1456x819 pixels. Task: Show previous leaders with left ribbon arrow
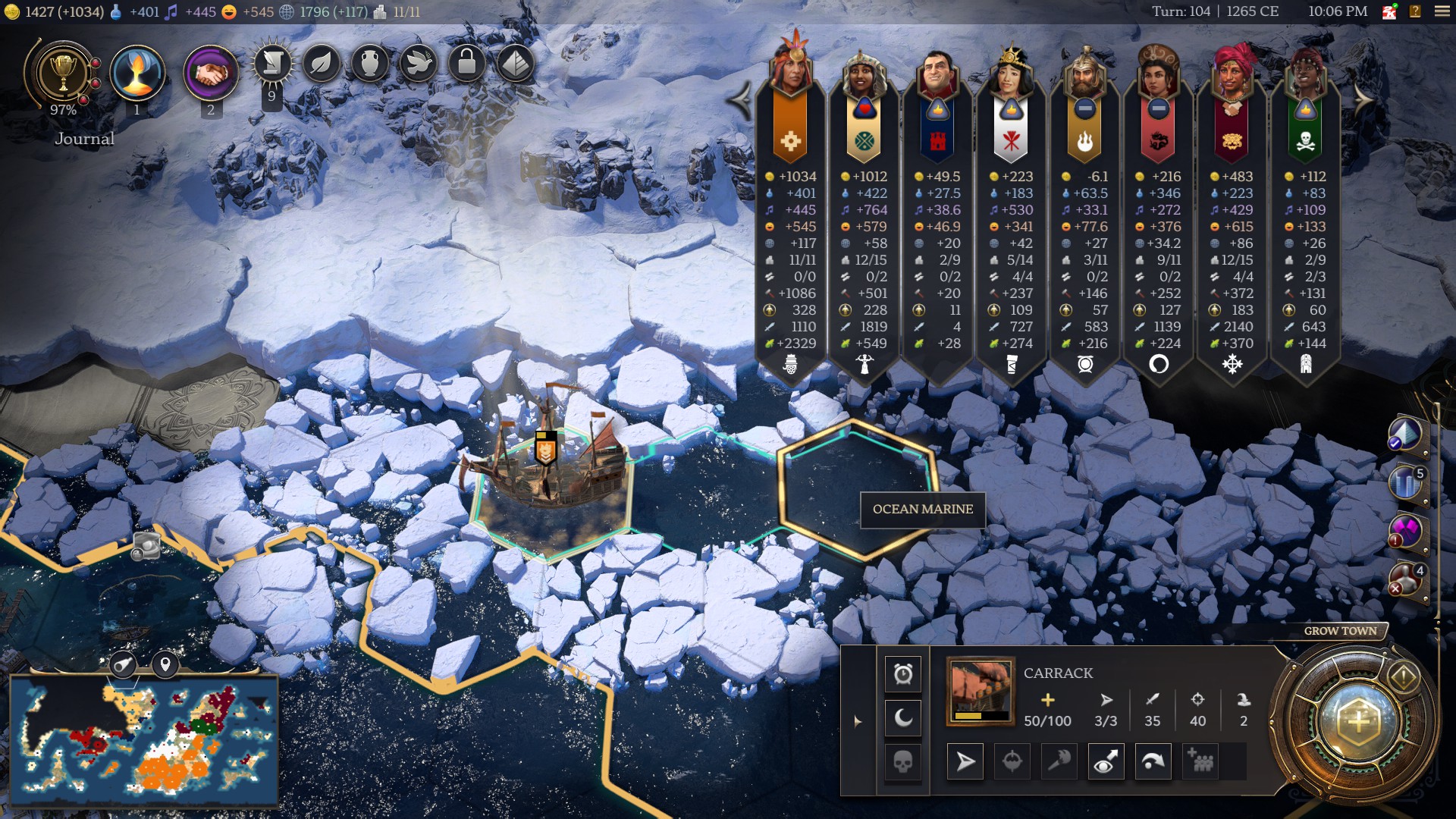point(739,99)
